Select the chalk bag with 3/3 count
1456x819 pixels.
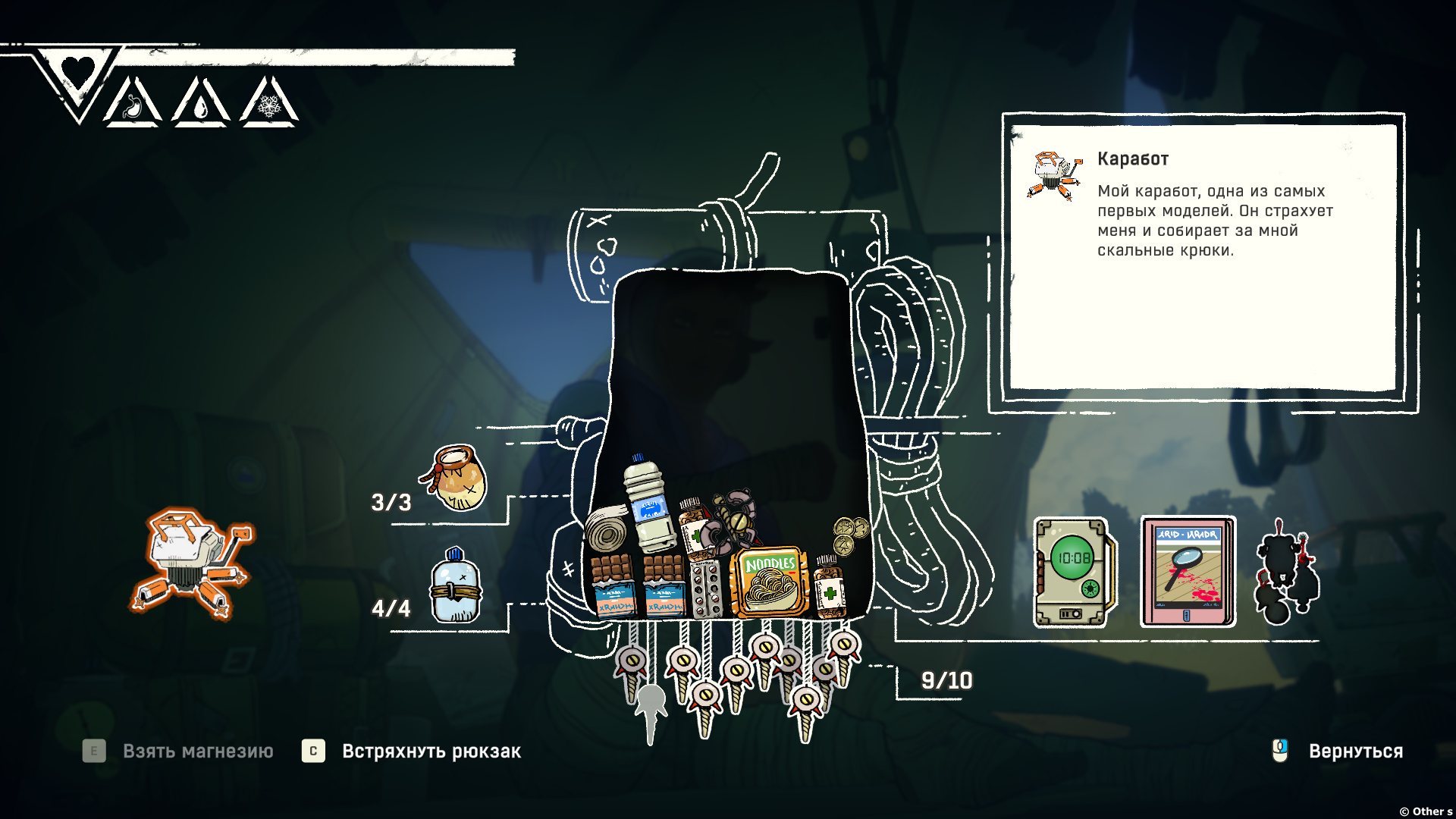[457, 479]
